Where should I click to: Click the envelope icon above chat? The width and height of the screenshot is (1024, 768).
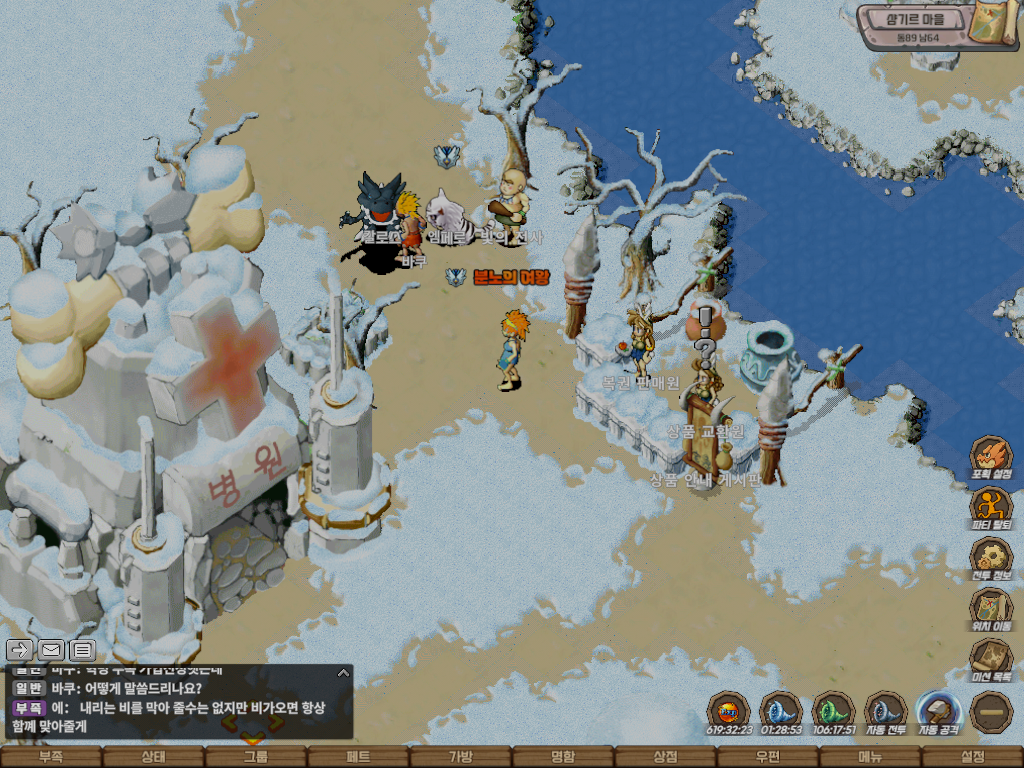click(51, 650)
